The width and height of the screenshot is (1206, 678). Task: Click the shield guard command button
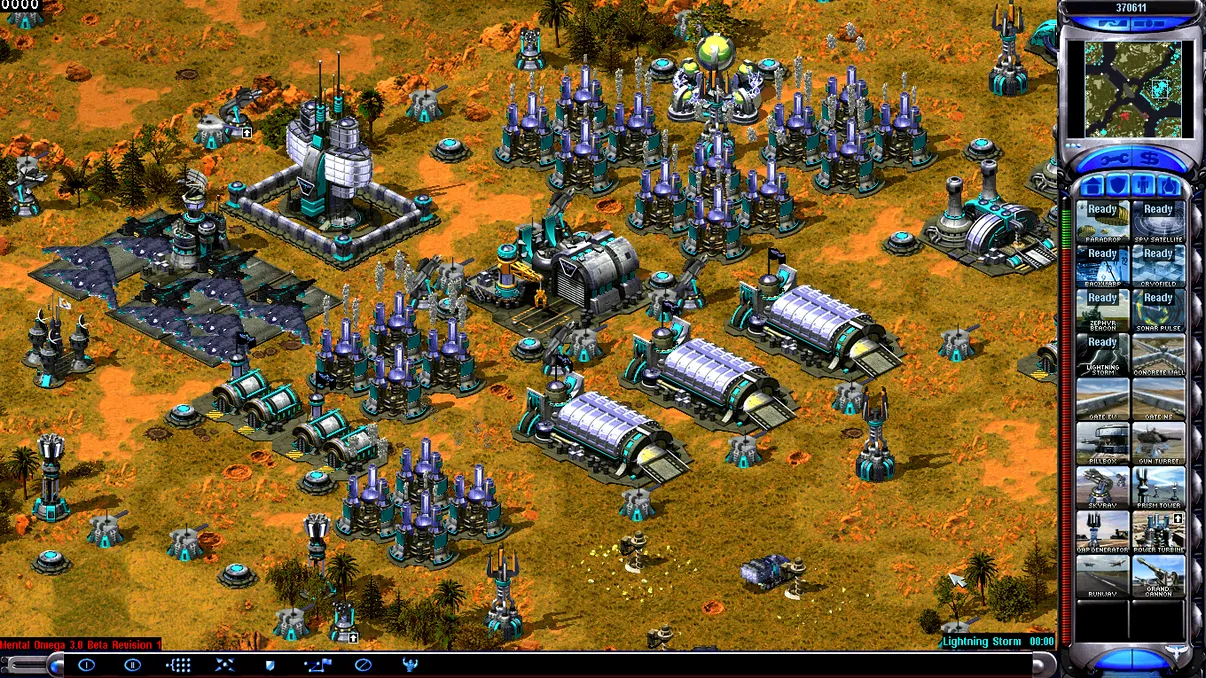pos(269,665)
